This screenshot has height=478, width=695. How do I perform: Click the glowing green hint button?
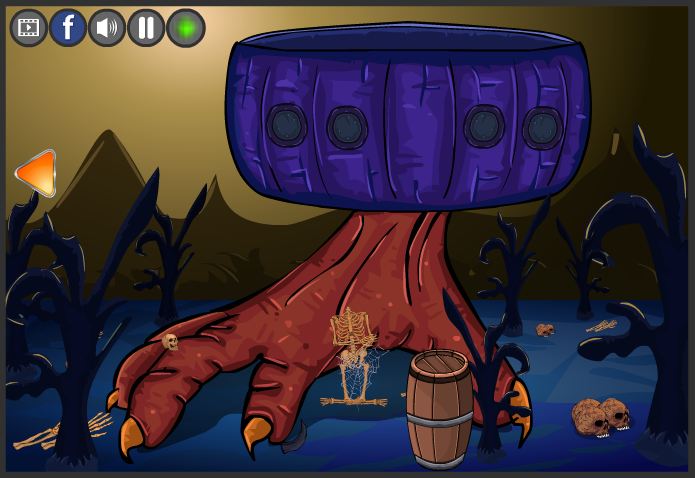[186, 28]
